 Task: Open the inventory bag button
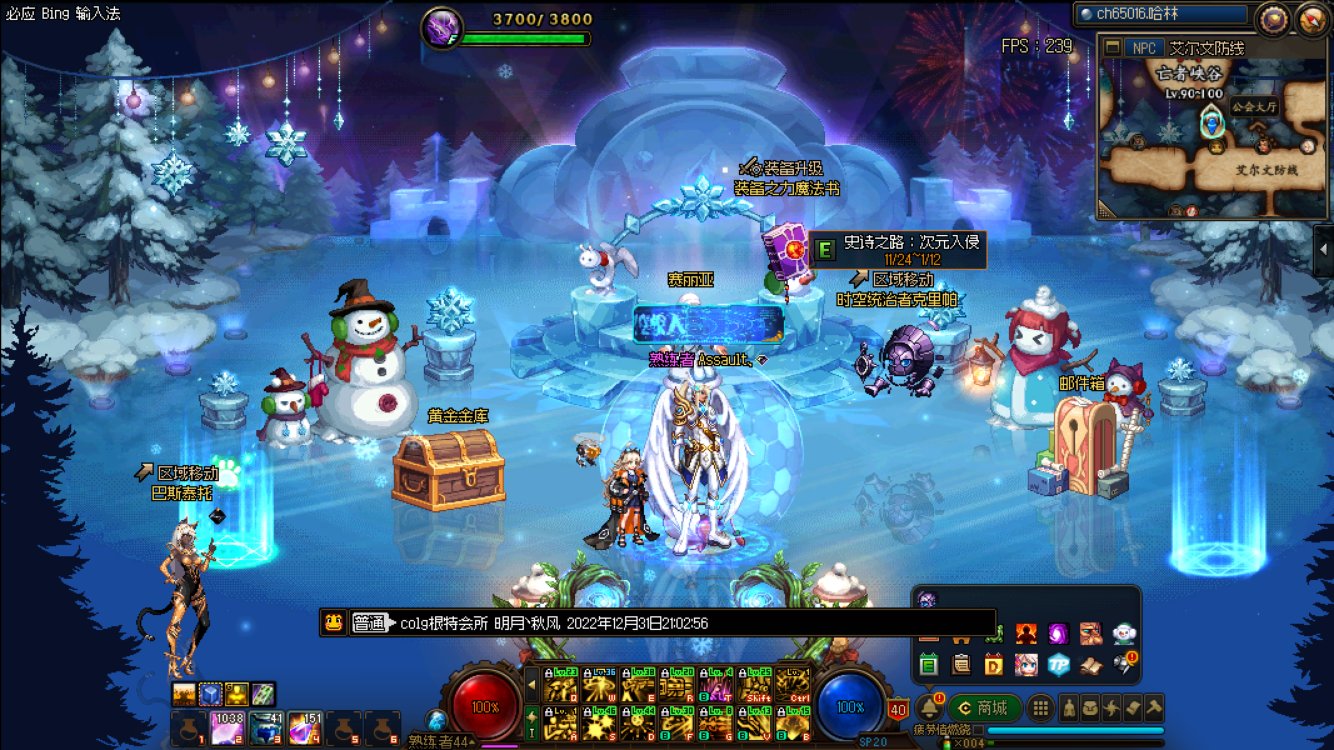[1090, 708]
